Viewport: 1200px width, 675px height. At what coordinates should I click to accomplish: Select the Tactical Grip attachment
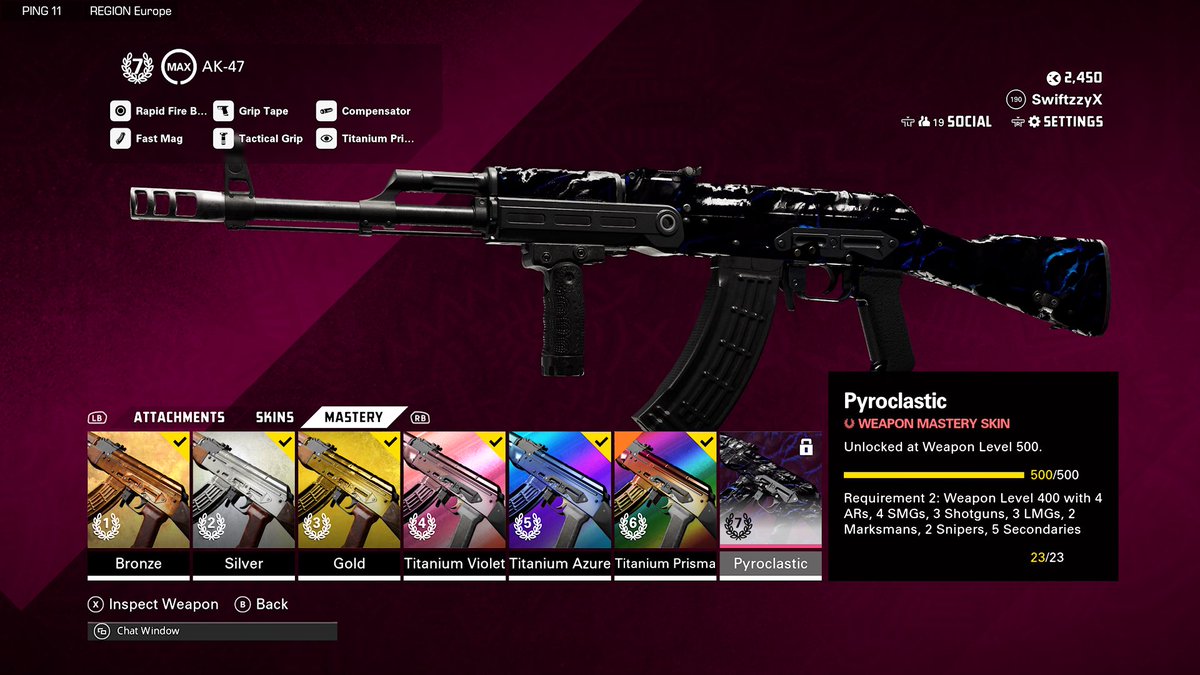(259, 139)
